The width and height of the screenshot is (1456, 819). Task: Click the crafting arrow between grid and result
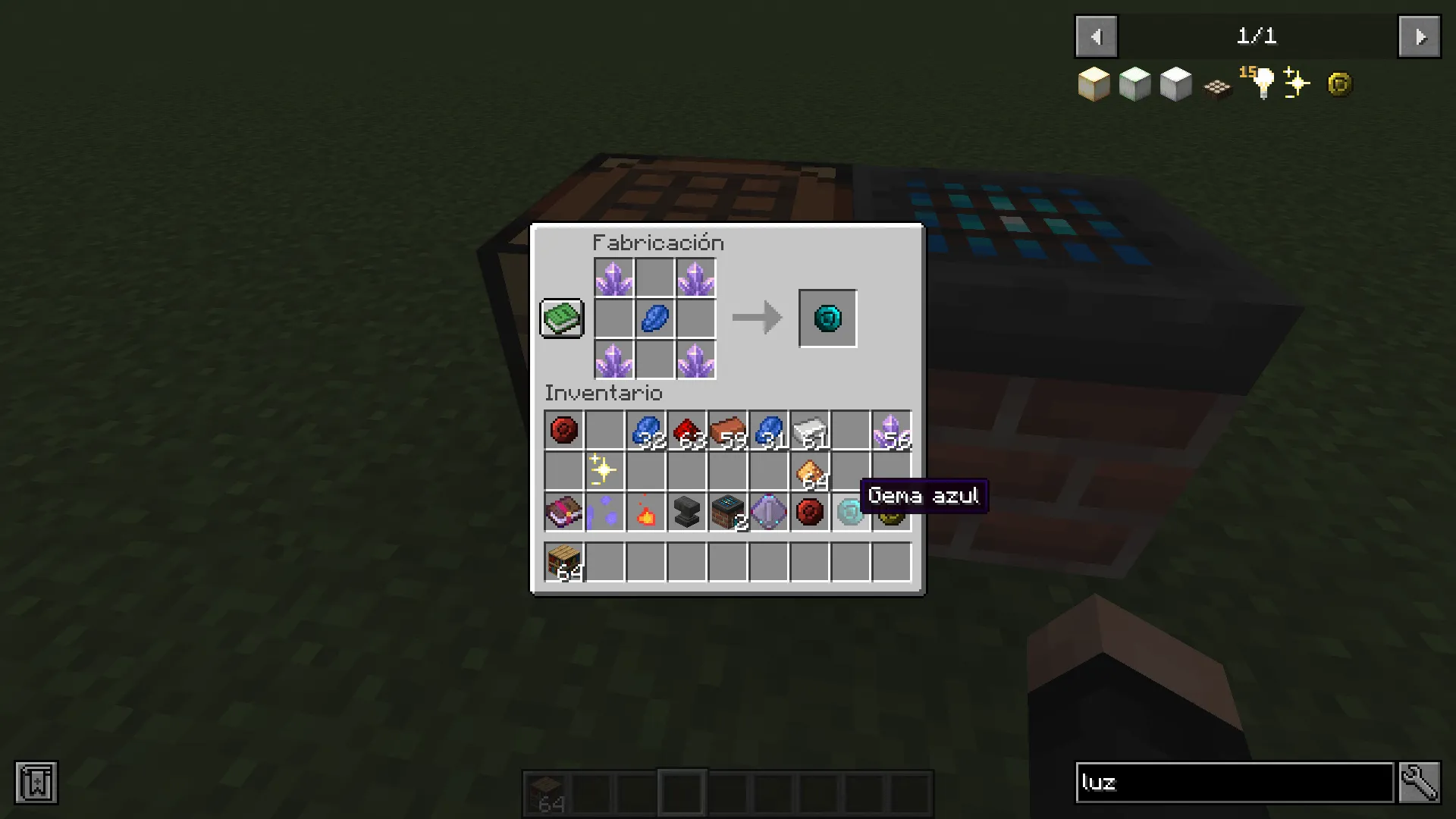756,318
